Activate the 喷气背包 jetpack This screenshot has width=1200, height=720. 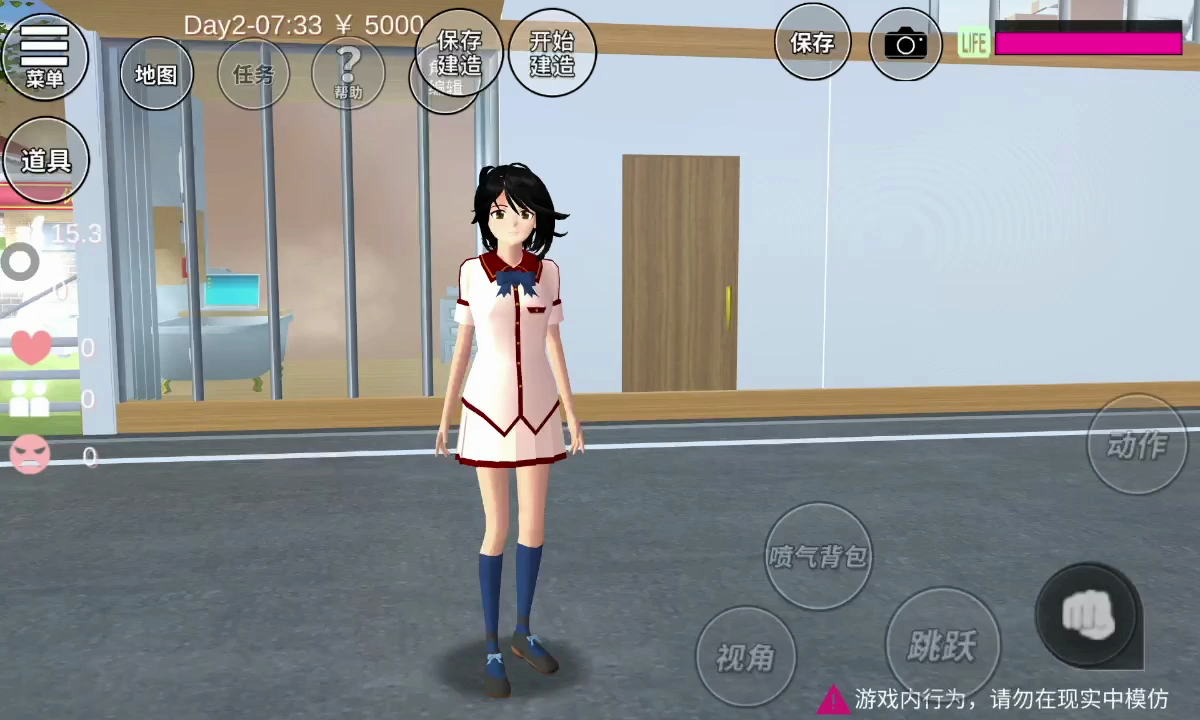pos(818,556)
